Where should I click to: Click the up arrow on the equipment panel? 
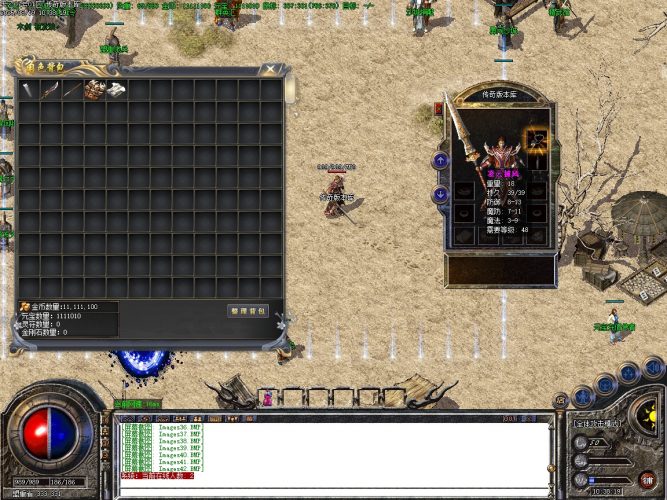pos(440,160)
